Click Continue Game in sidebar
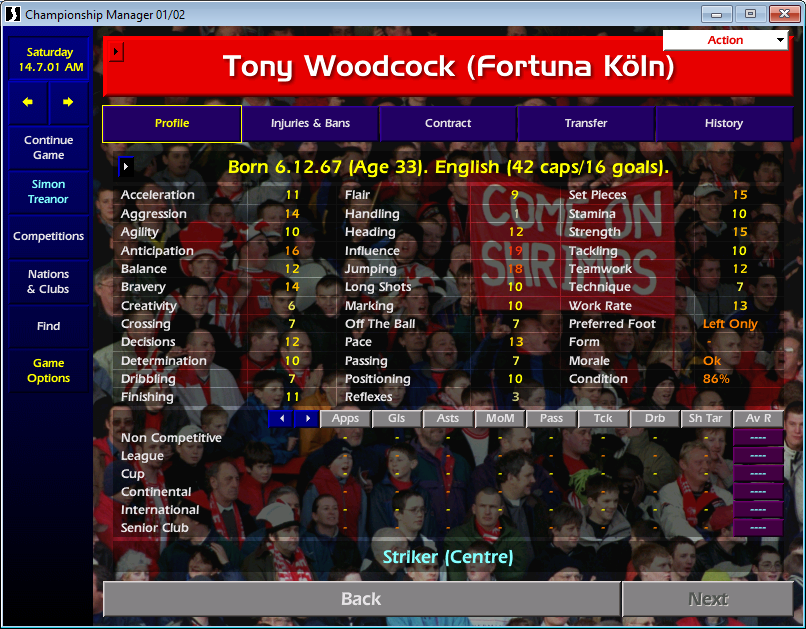Viewport: 806px width, 629px height. [48, 148]
